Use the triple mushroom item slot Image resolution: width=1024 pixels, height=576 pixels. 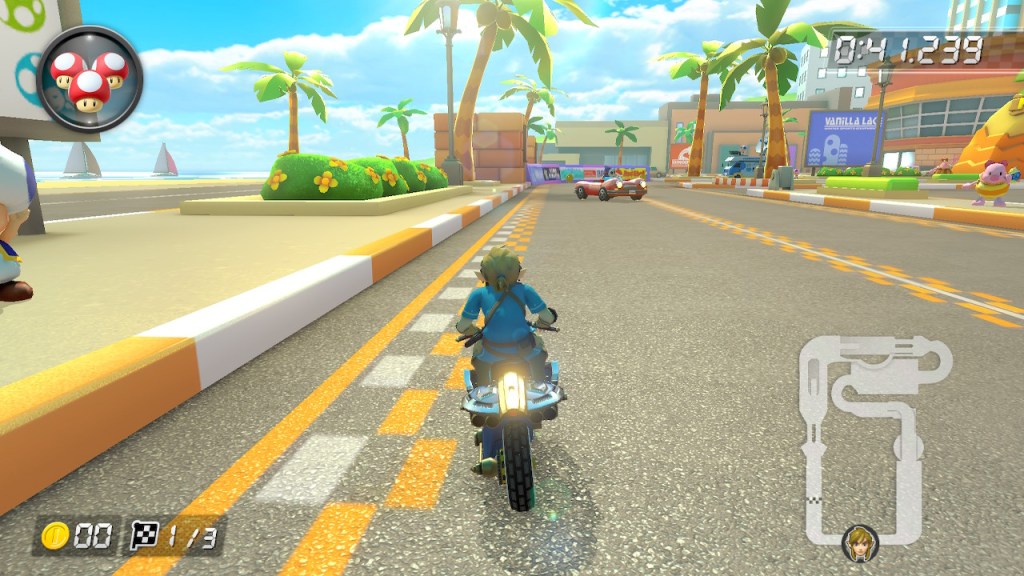pyautogui.click(x=90, y=79)
